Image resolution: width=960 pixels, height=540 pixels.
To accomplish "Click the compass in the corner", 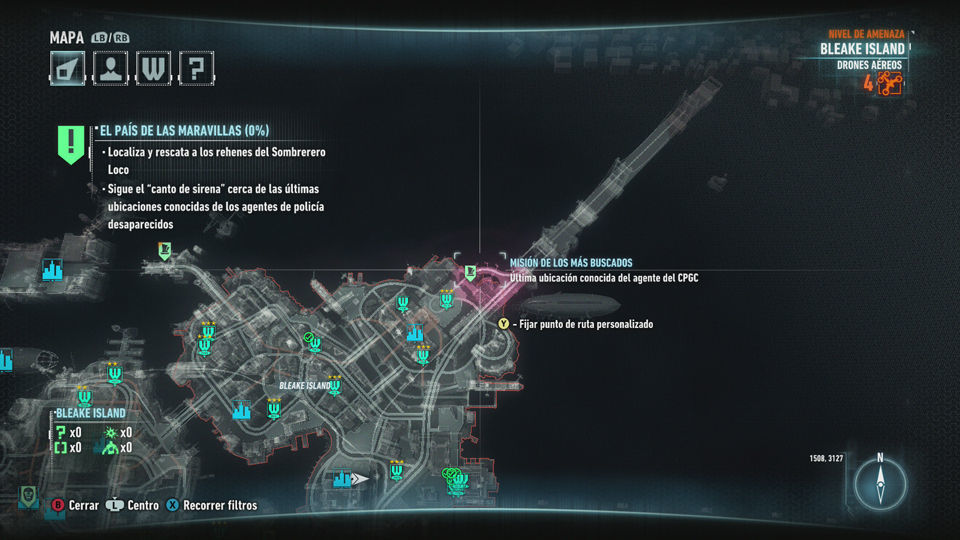I will pyautogui.click(x=880, y=484).
